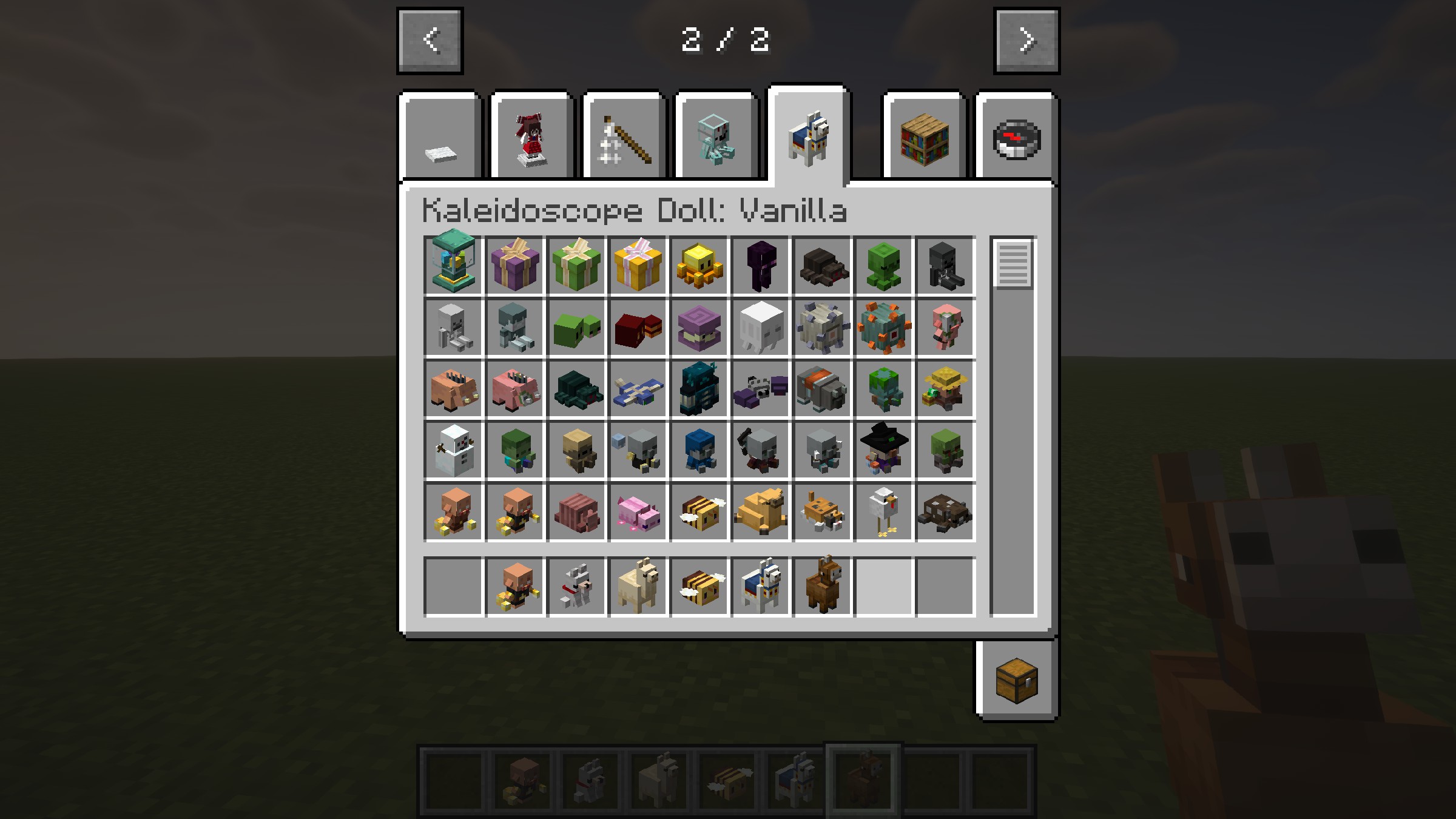Select the pink axolotl doll
Viewport: 1456px width, 819px height.
tap(638, 513)
